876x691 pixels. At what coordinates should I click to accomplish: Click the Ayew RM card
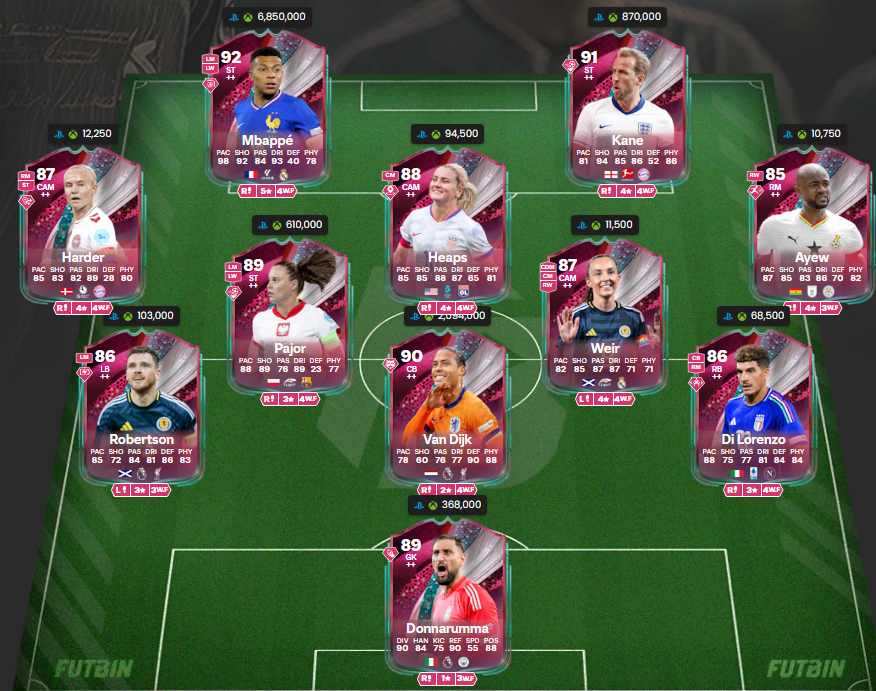click(x=810, y=227)
